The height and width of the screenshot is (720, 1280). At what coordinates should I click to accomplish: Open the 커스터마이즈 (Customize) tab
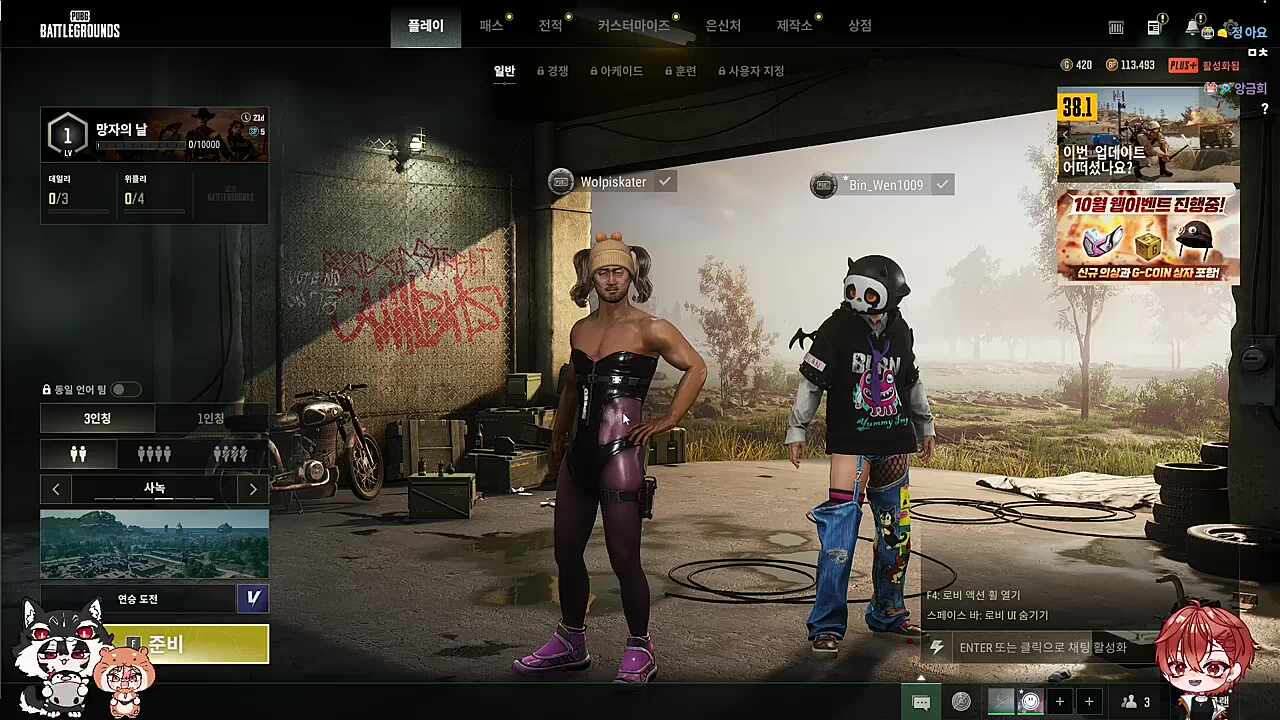coord(634,26)
